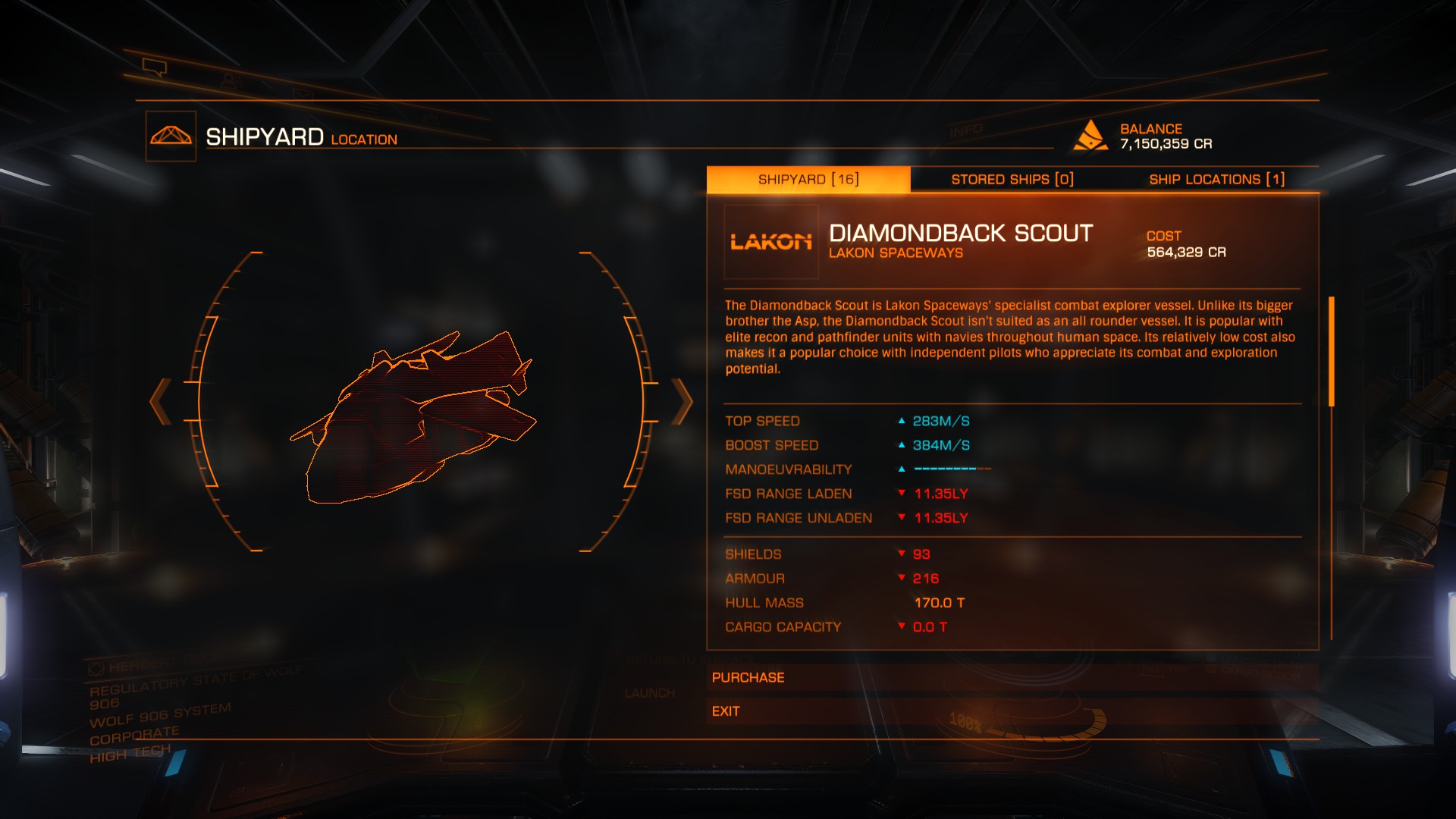This screenshot has height=819, width=1456.
Task: Open the Ship Locations tab
Action: [x=1216, y=180]
